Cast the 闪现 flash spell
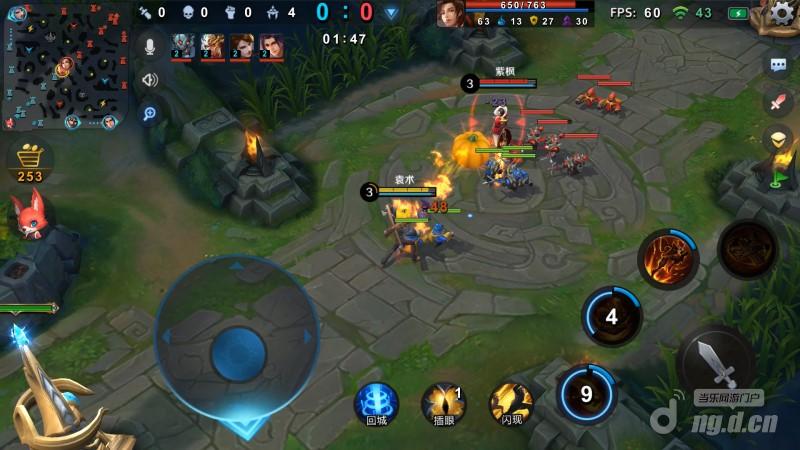This screenshot has width=800, height=450. click(510, 402)
